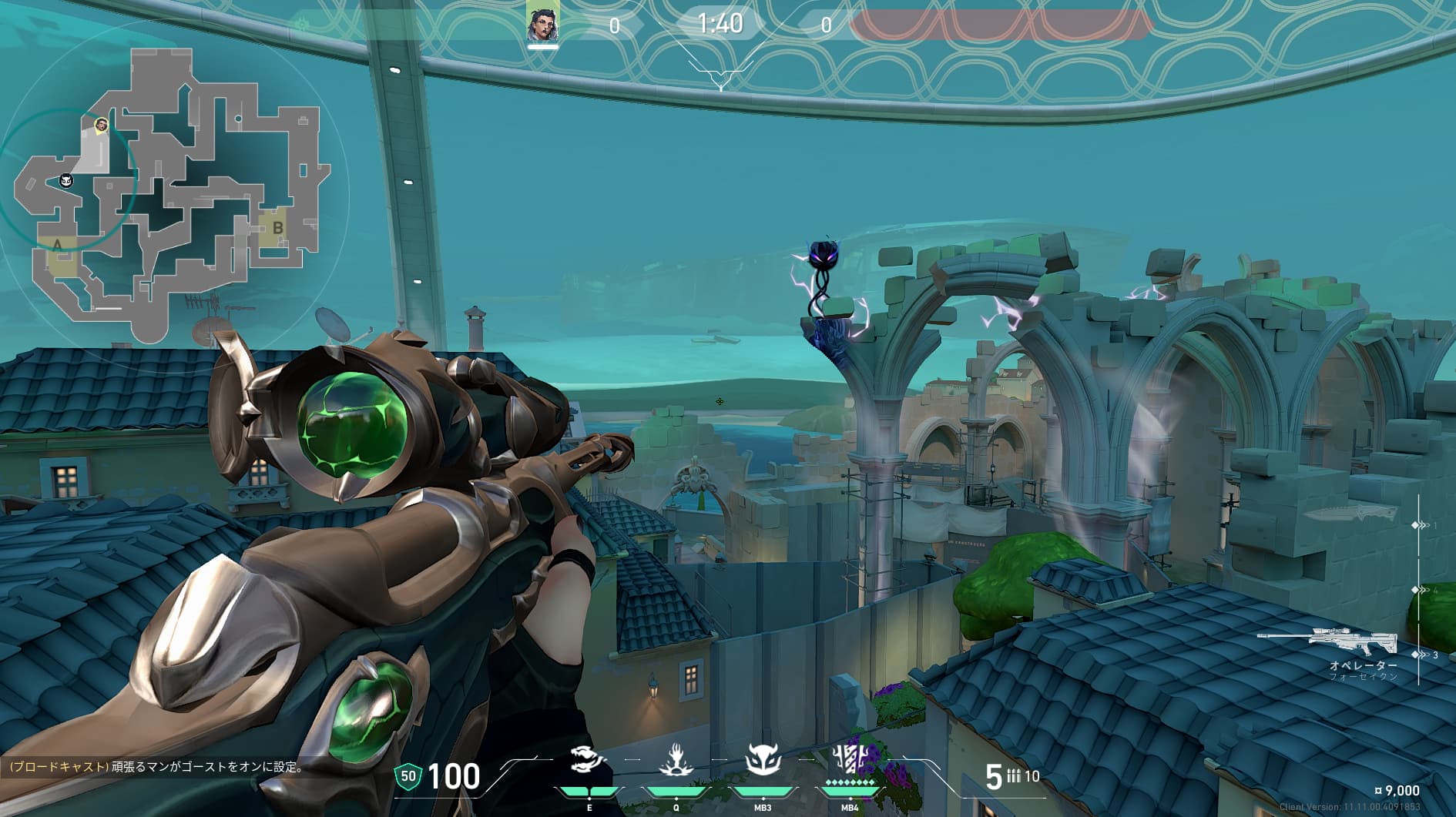The height and width of the screenshot is (817, 1456).
Task: Use the horned mask ability icon
Action: coord(763,761)
